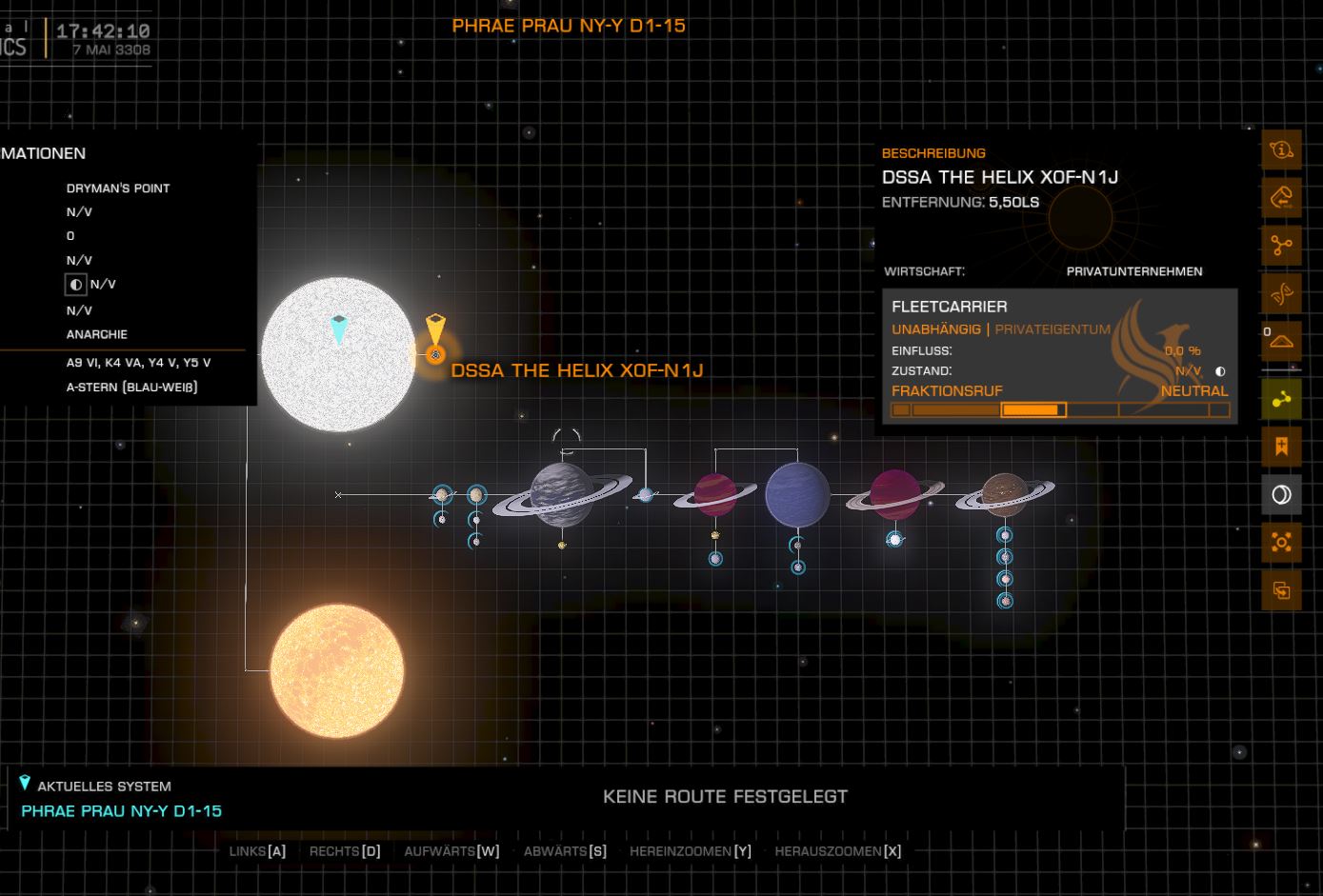
Task: Toggle the grey crescent circle icon
Action: tap(1281, 494)
